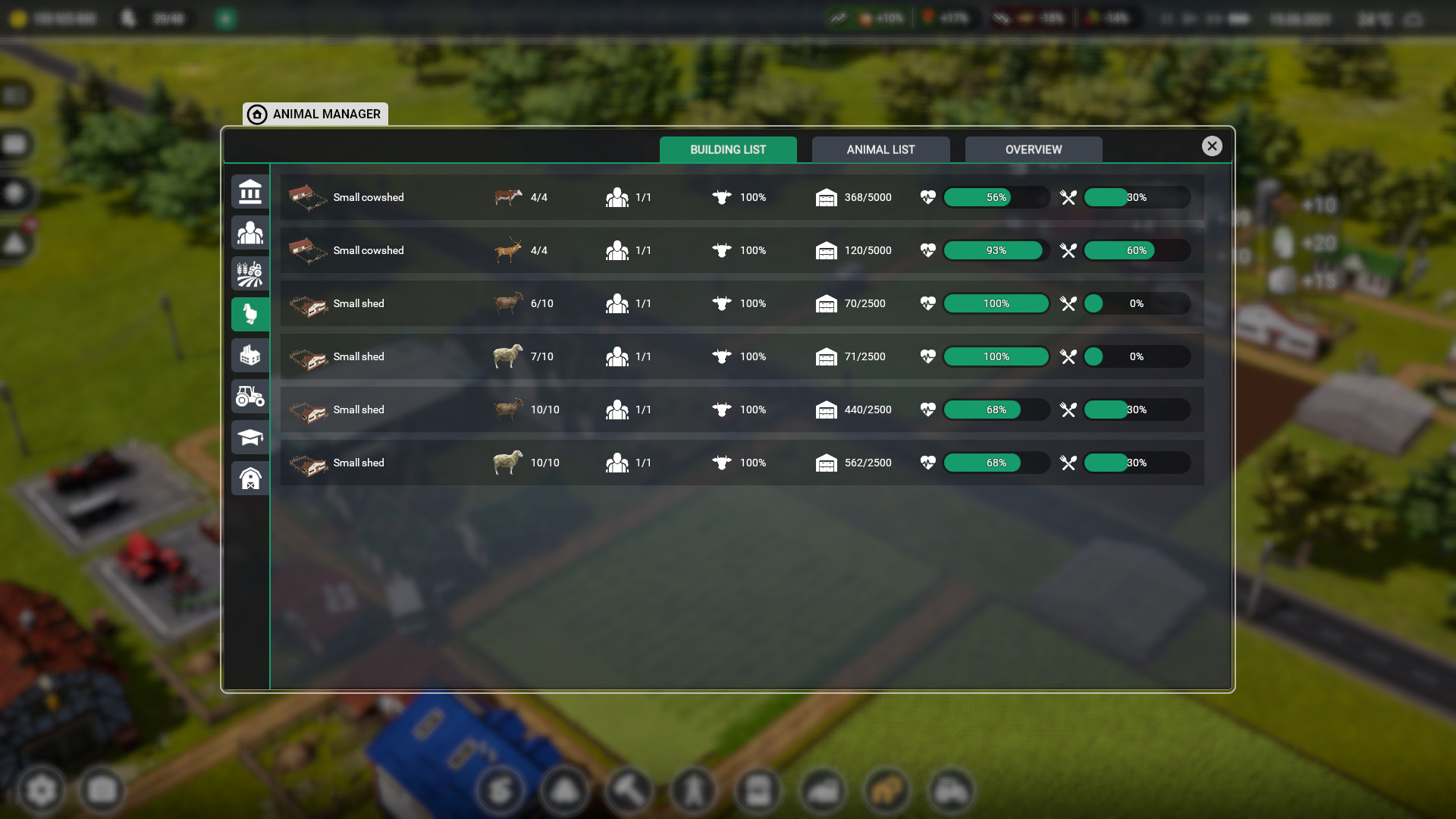The height and width of the screenshot is (819, 1456).
Task: Select the BUILDING LIST tab
Action: 728,149
